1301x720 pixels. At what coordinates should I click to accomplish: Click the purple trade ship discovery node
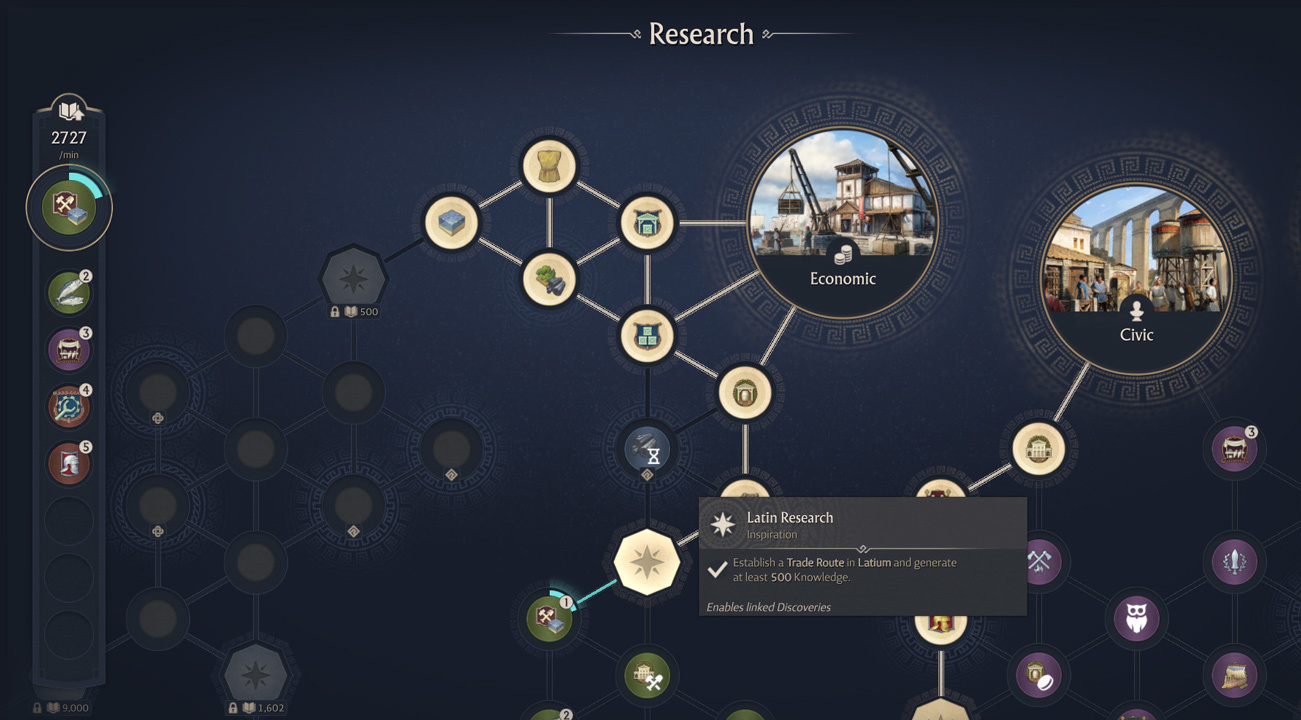(1235, 675)
